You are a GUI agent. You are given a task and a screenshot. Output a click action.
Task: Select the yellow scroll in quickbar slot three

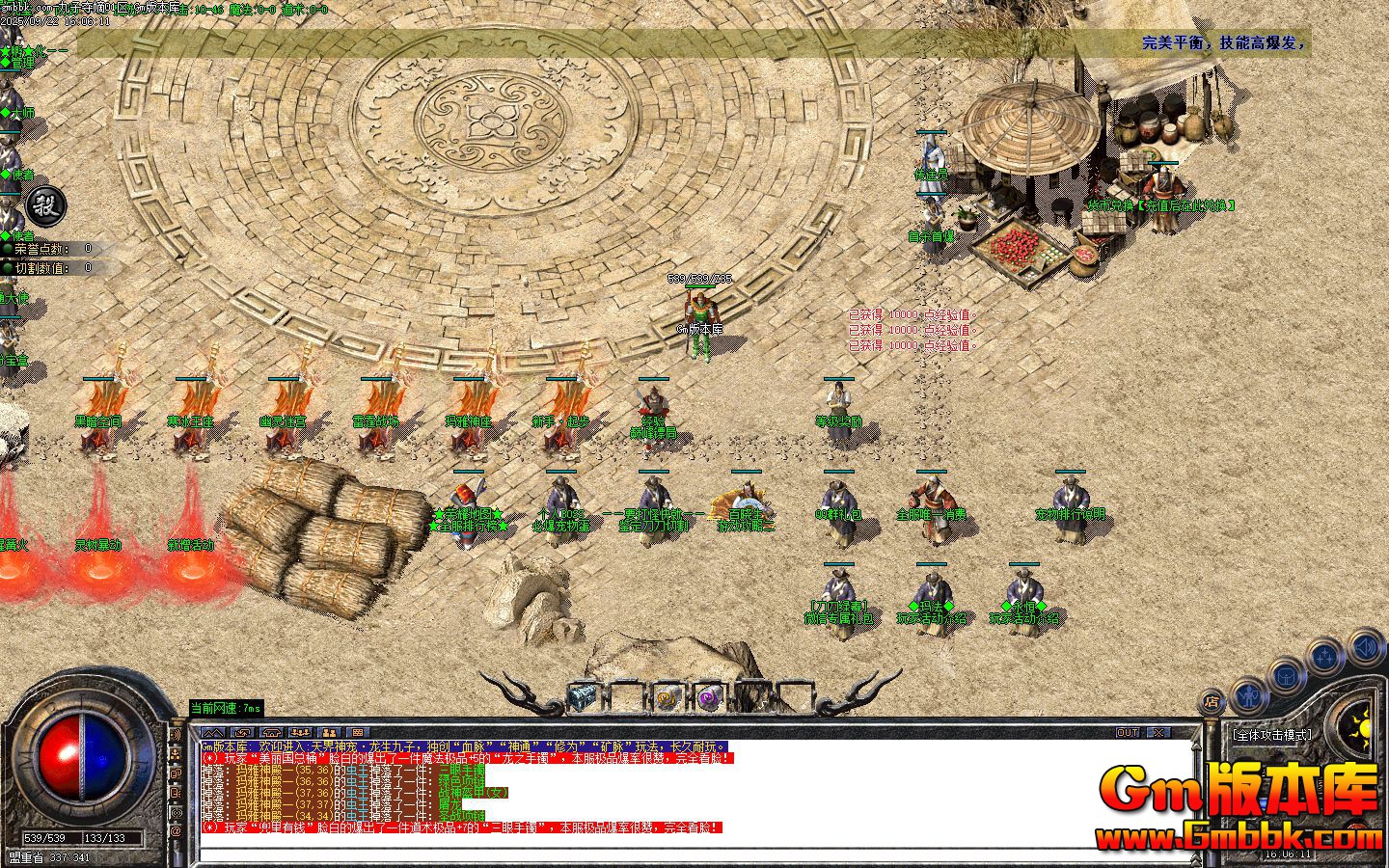tap(667, 696)
